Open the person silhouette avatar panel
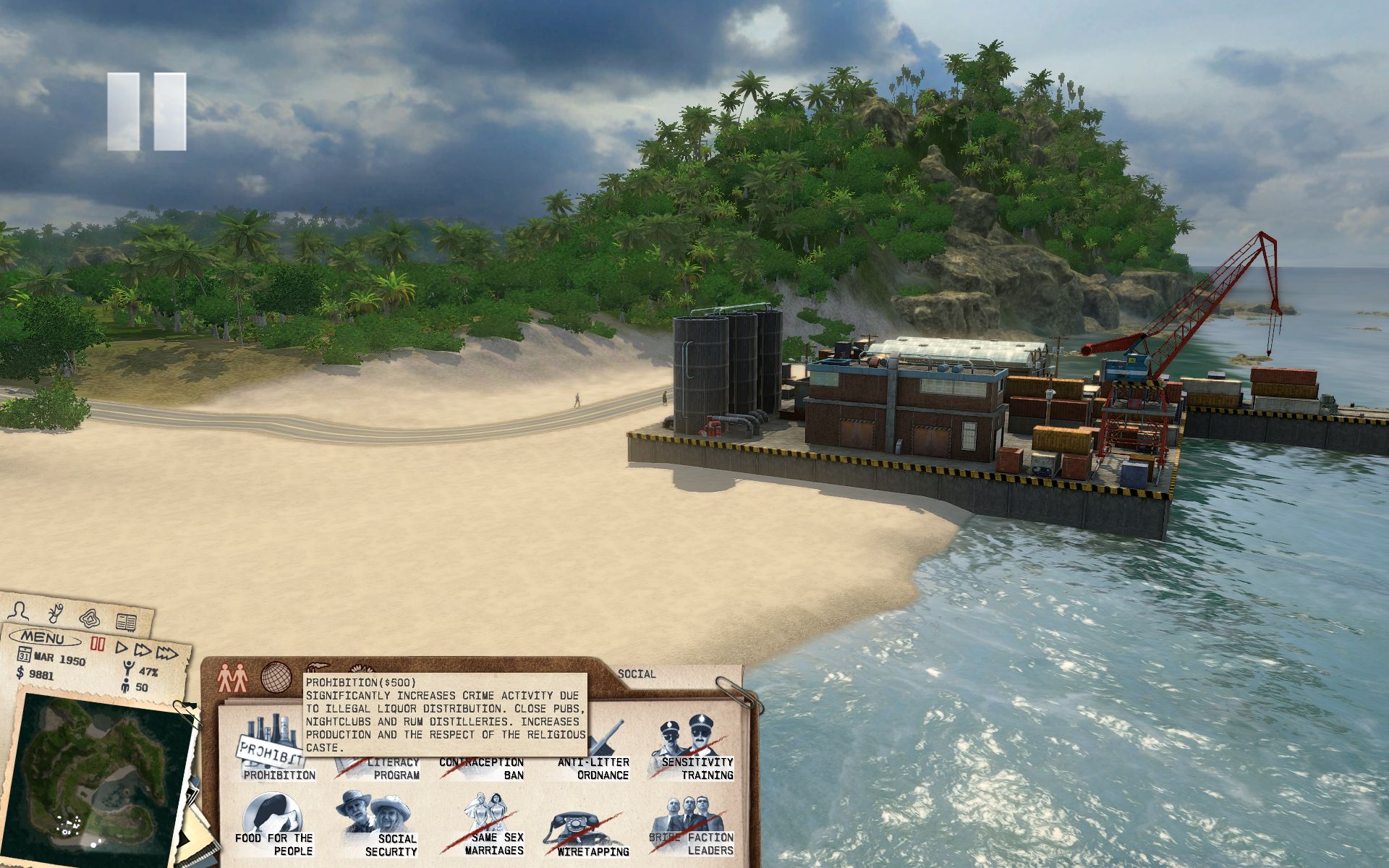The image size is (1389, 868). (x=21, y=610)
